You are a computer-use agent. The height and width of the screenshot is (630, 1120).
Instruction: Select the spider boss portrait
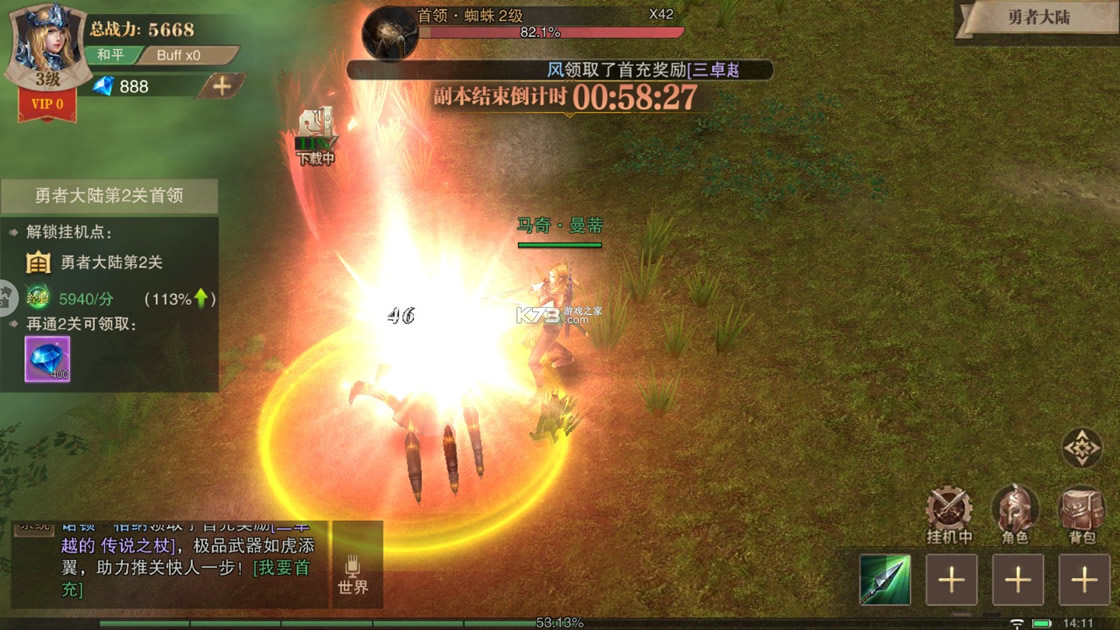[x=389, y=33]
